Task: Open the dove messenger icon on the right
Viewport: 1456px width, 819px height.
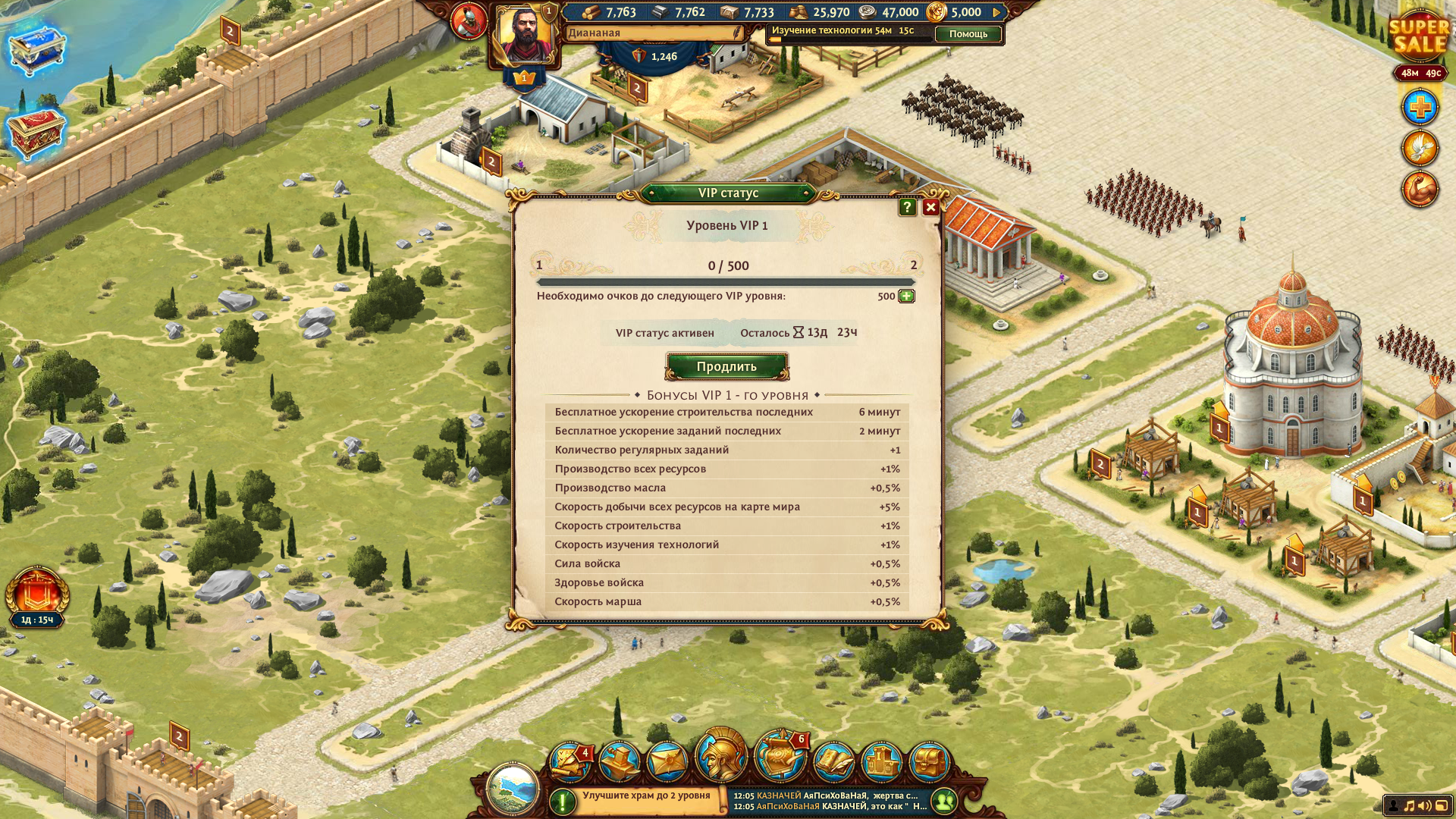Action: pyautogui.click(x=1420, y=149)
